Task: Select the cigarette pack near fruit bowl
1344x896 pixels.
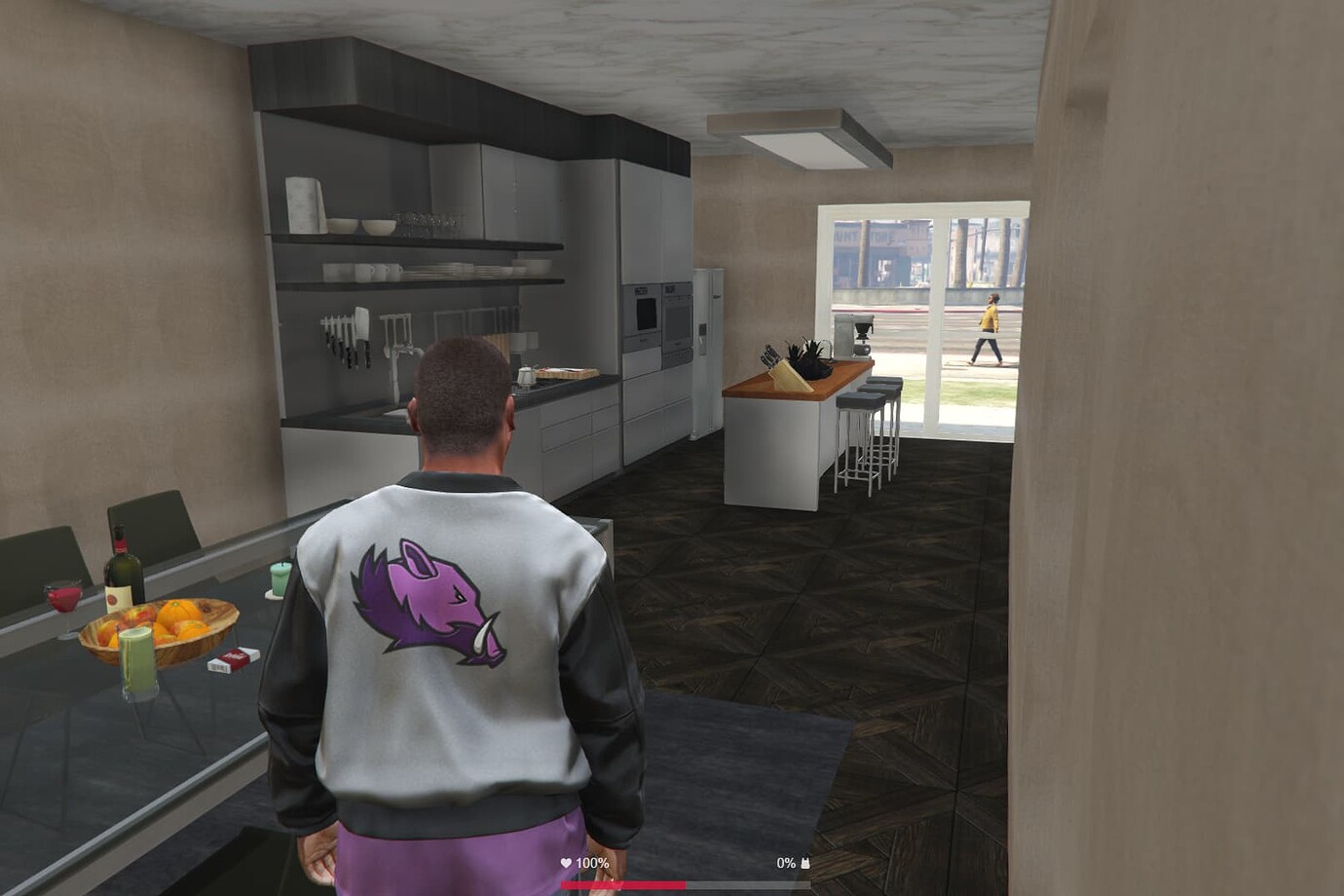Action: pyautogui.click(x=228, y=660)
